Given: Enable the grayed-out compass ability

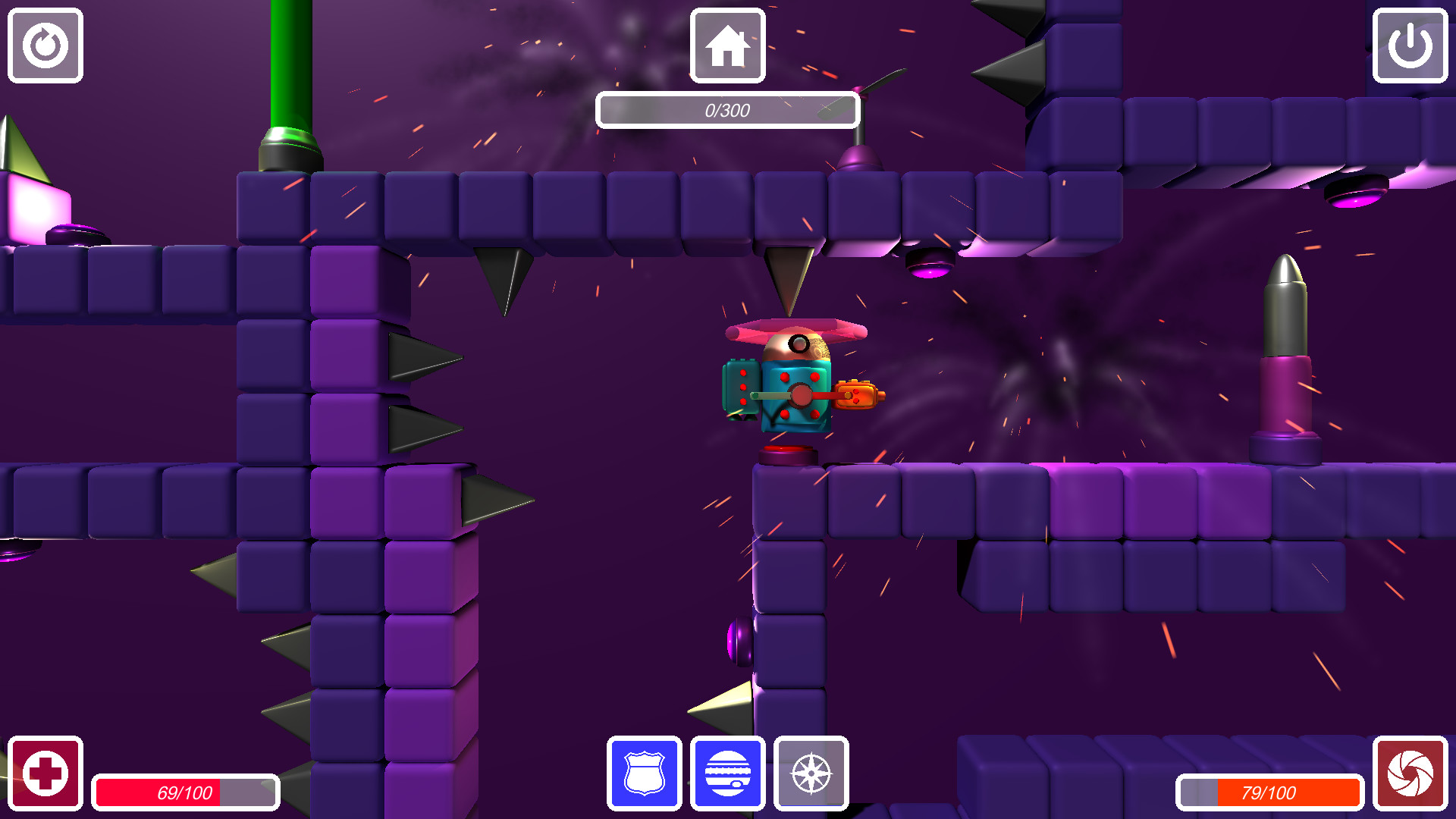Looking at the screenshot, I should pos(811,774).
